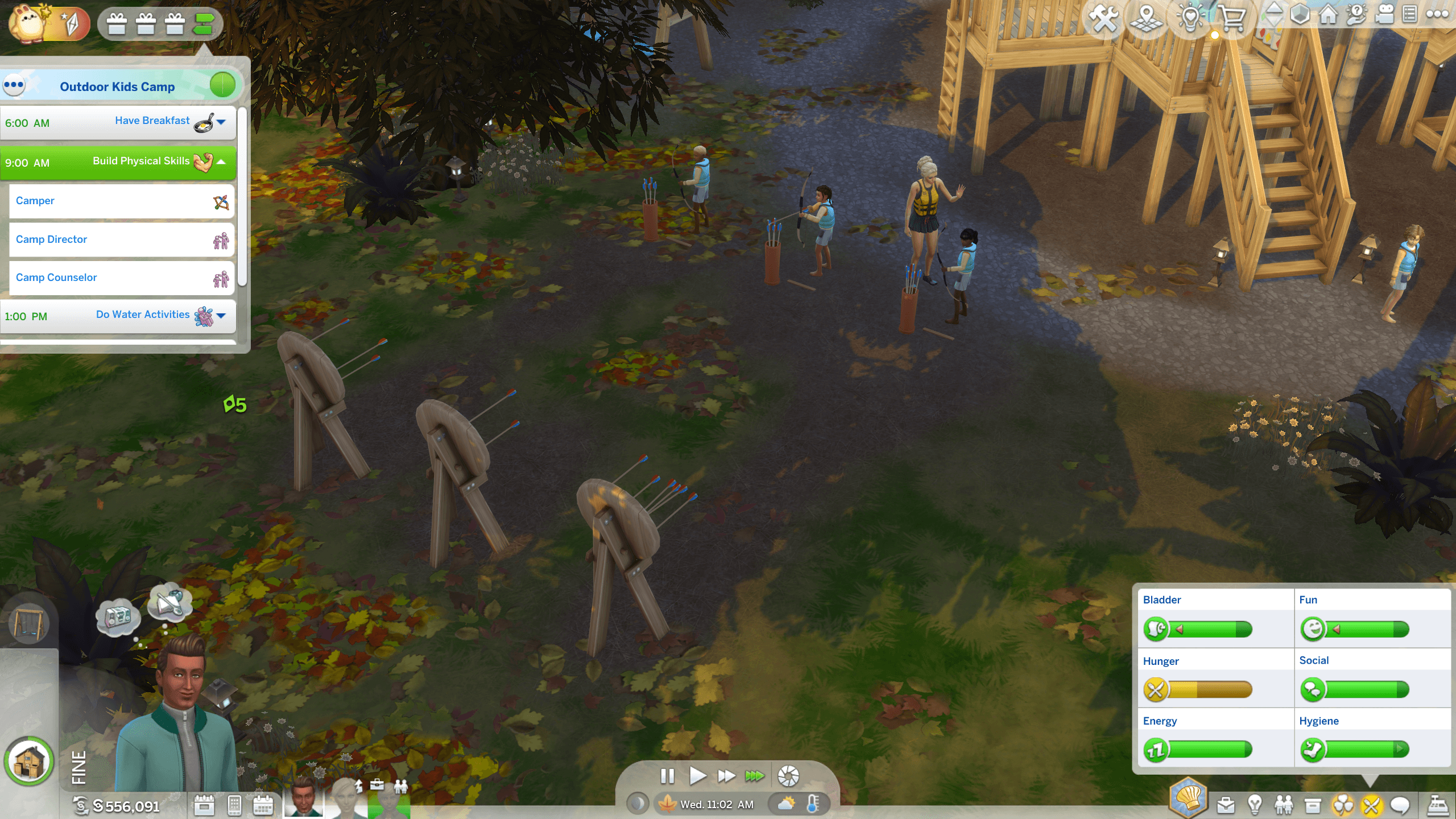Open the three-dot game options menu
Image resolution: width=1456 pixels, height=819 pixels.
point(1437,15)
